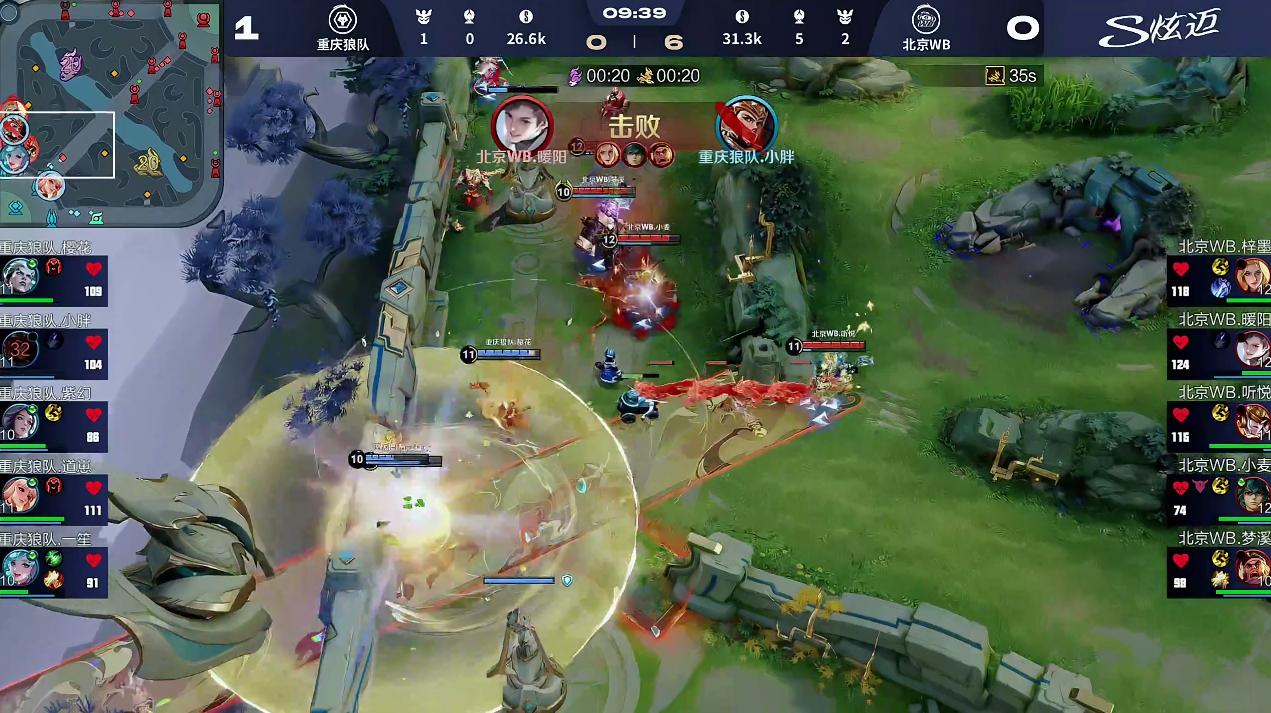The height and width of the screenshot is (713, 1271).
Task: Click the 重庆狼队 team logo
Action: [x=343, y=21]
